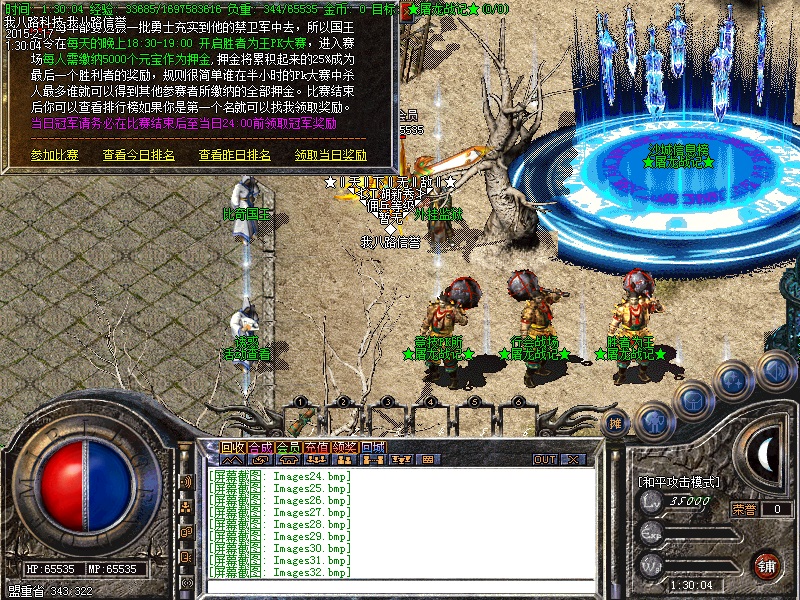Open the red 铺 shop button
The image size is (800, 600).
[767, 565]
